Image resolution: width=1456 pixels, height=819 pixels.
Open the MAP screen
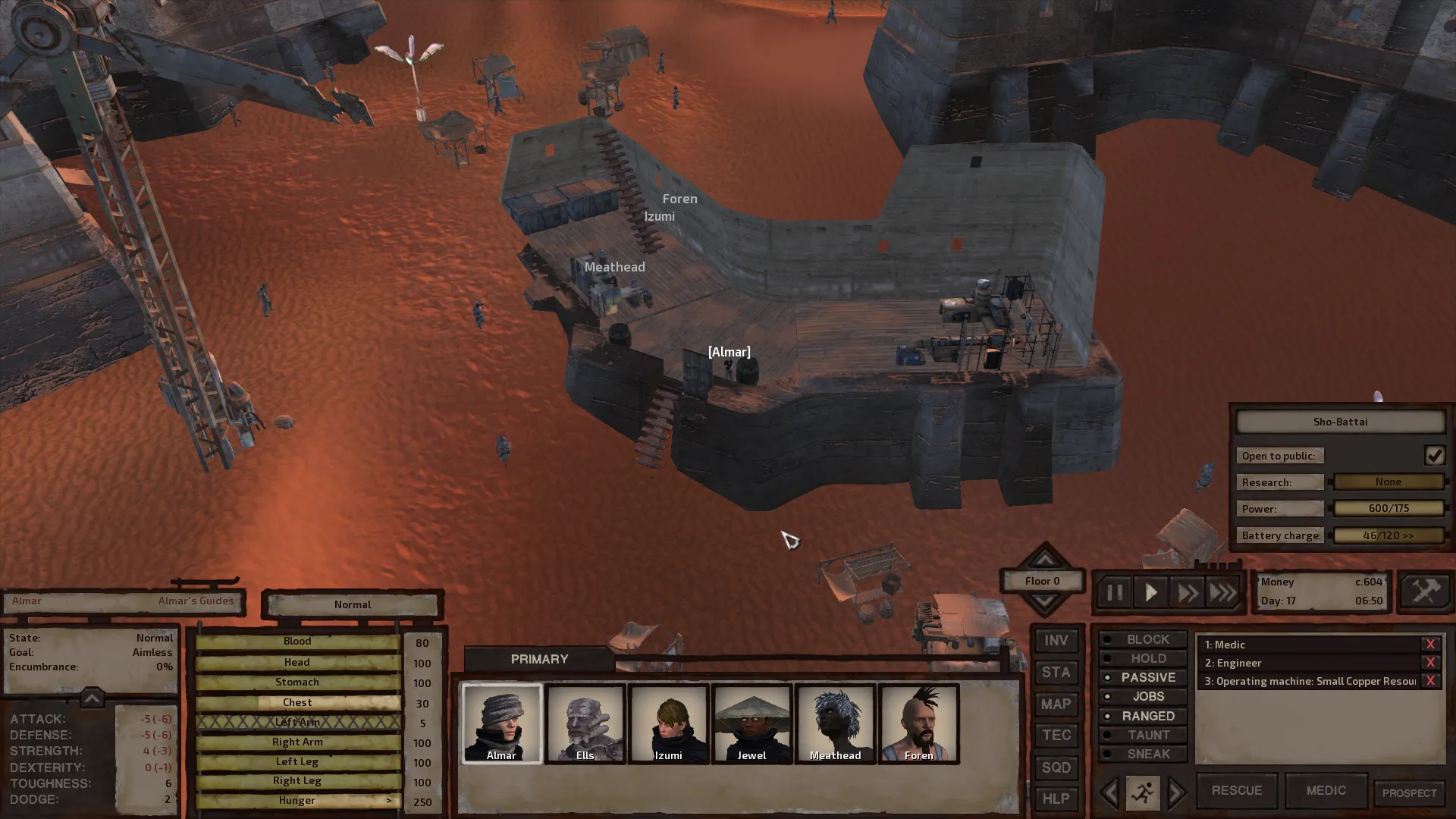1056,704
